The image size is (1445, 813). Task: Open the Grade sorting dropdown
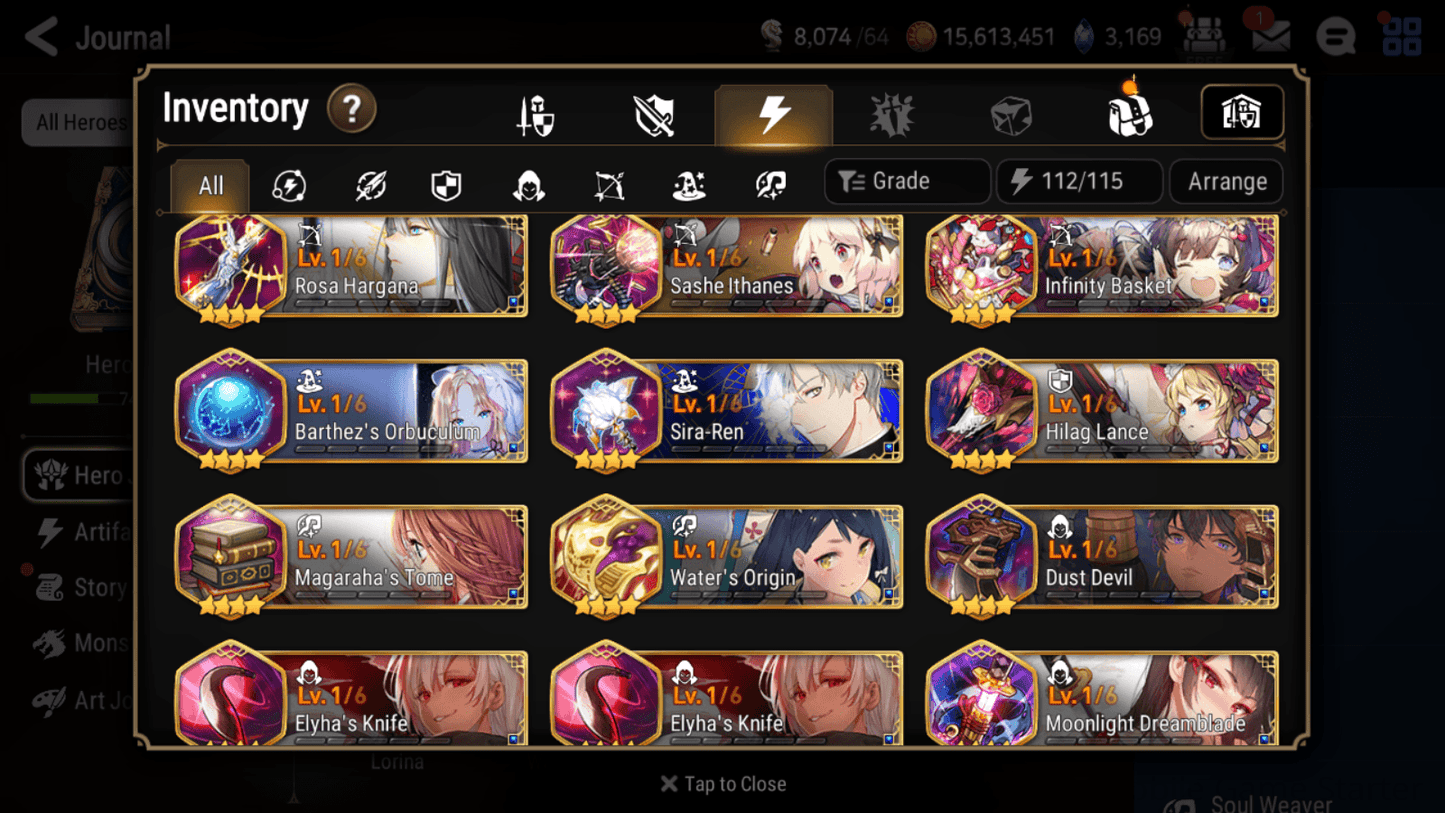tap(906, 181)
